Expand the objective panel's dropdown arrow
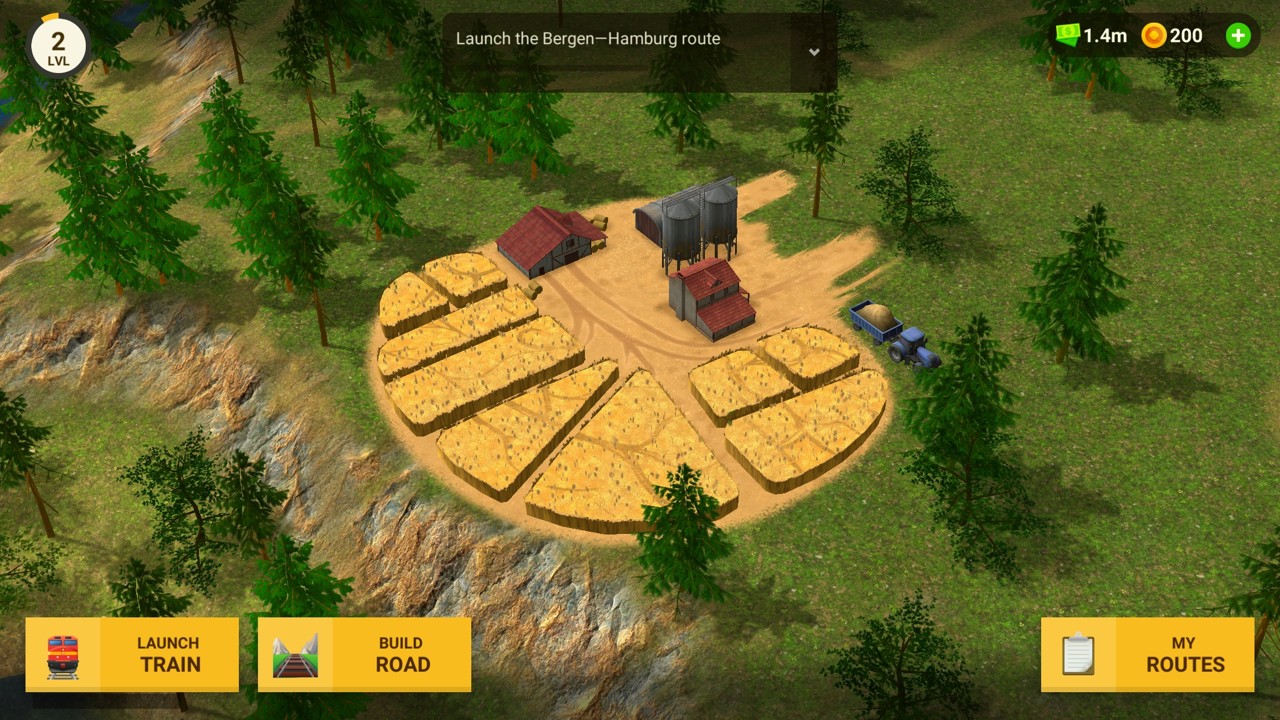 pos(814,52)
